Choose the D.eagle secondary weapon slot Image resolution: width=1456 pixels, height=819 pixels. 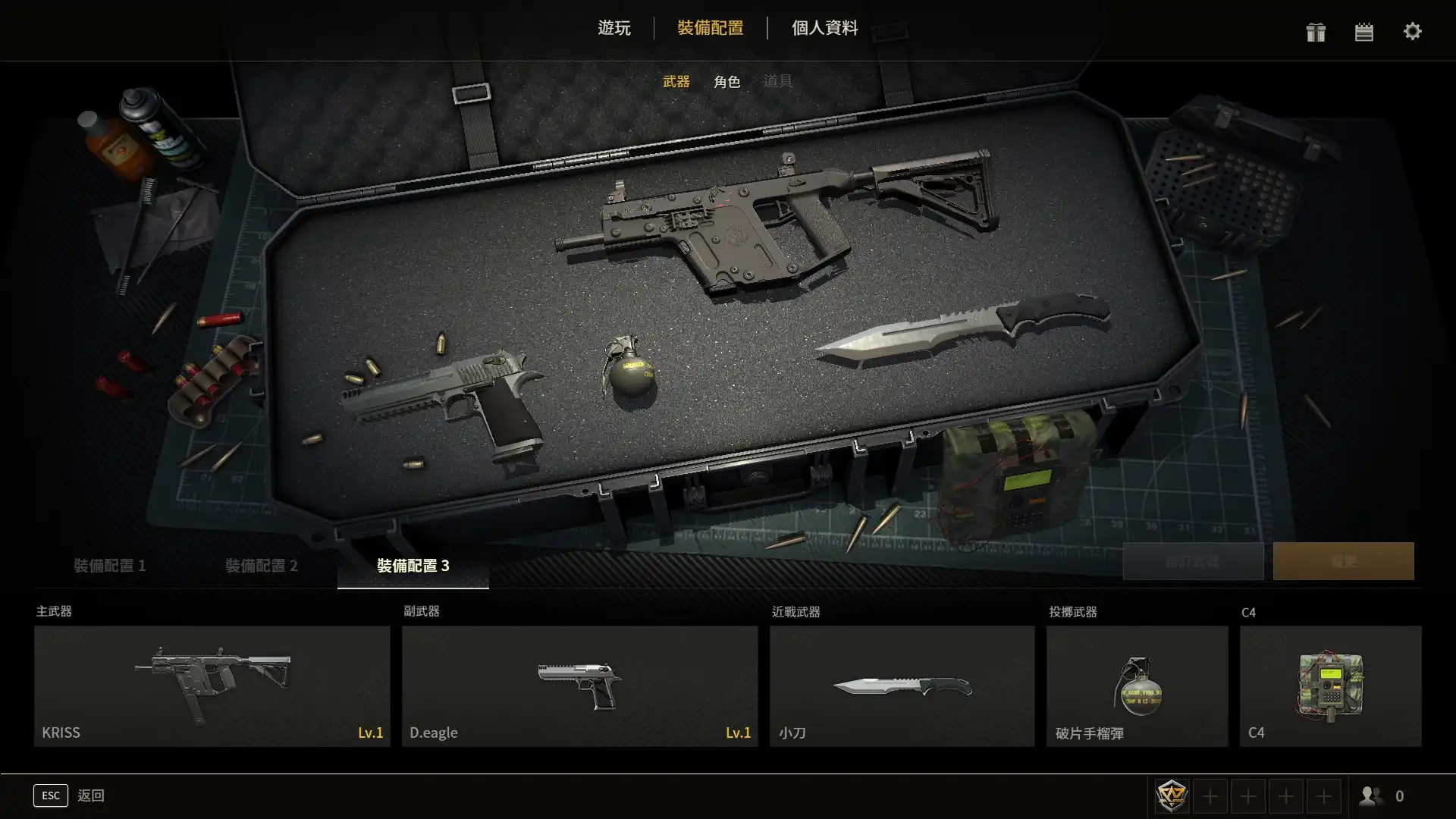pos(579,686)
